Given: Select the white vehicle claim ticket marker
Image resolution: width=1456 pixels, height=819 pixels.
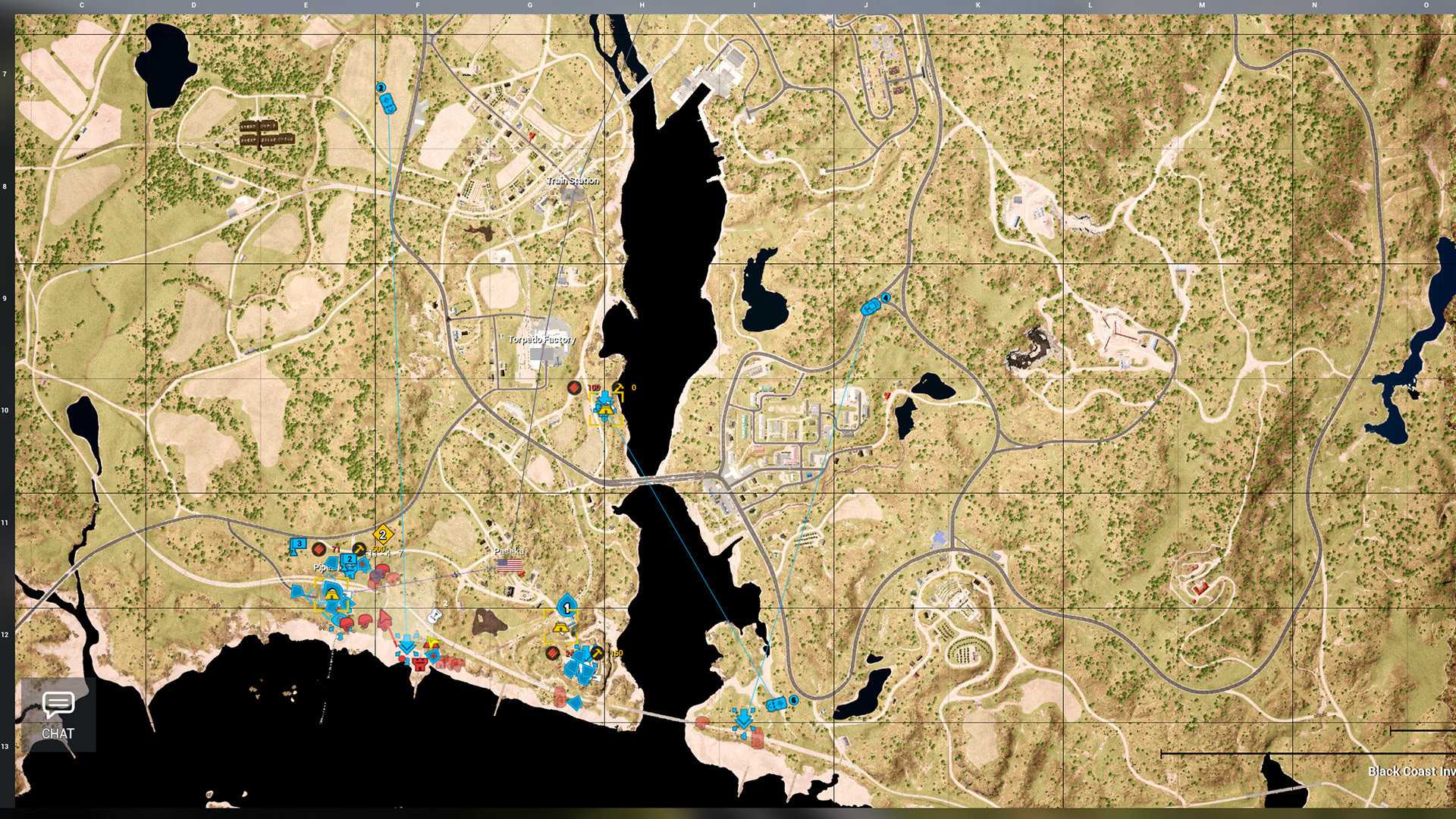Looking at the screenshot, I should 435,614.
